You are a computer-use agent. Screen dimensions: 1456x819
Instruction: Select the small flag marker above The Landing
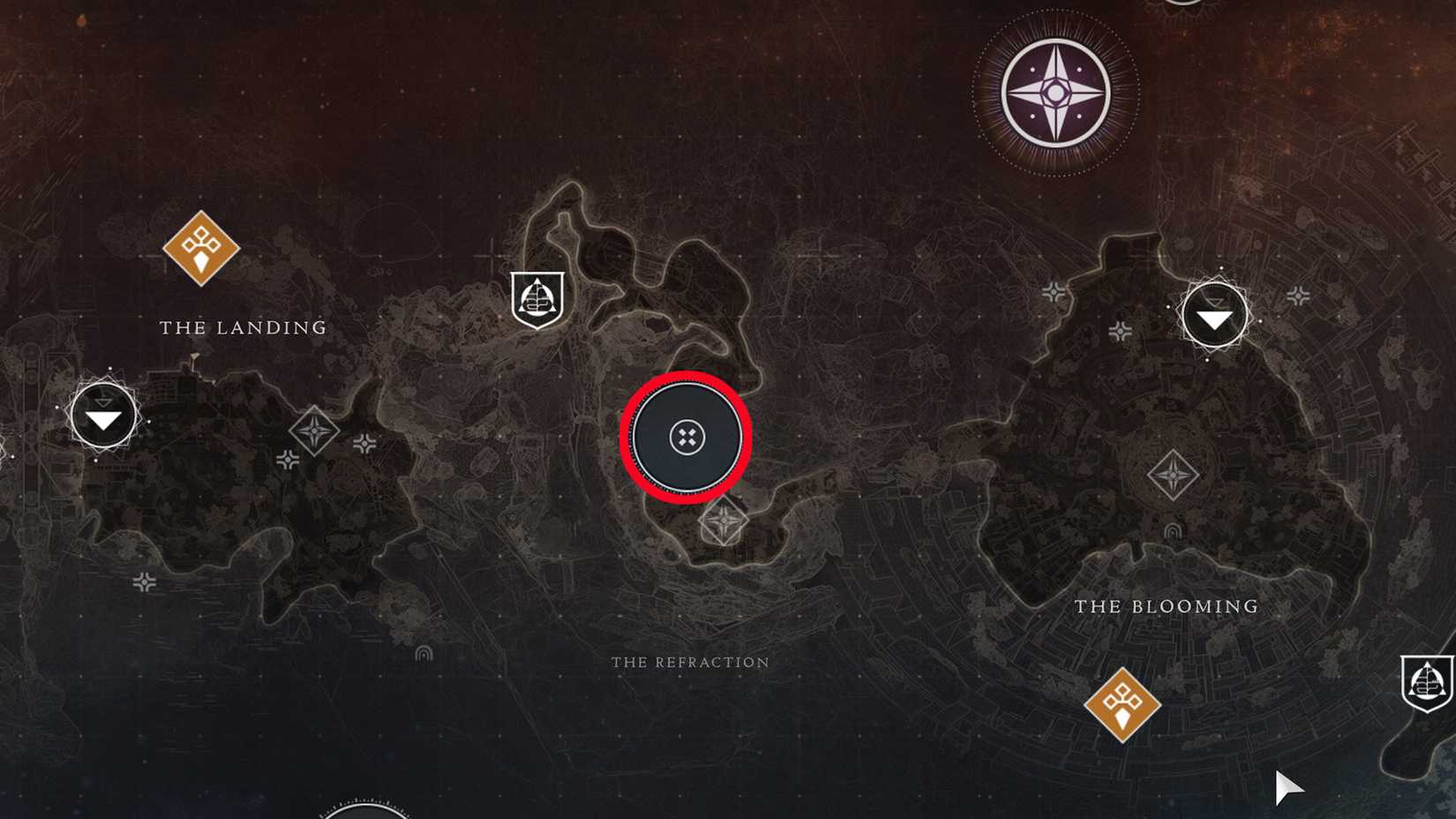click(195, 357)
